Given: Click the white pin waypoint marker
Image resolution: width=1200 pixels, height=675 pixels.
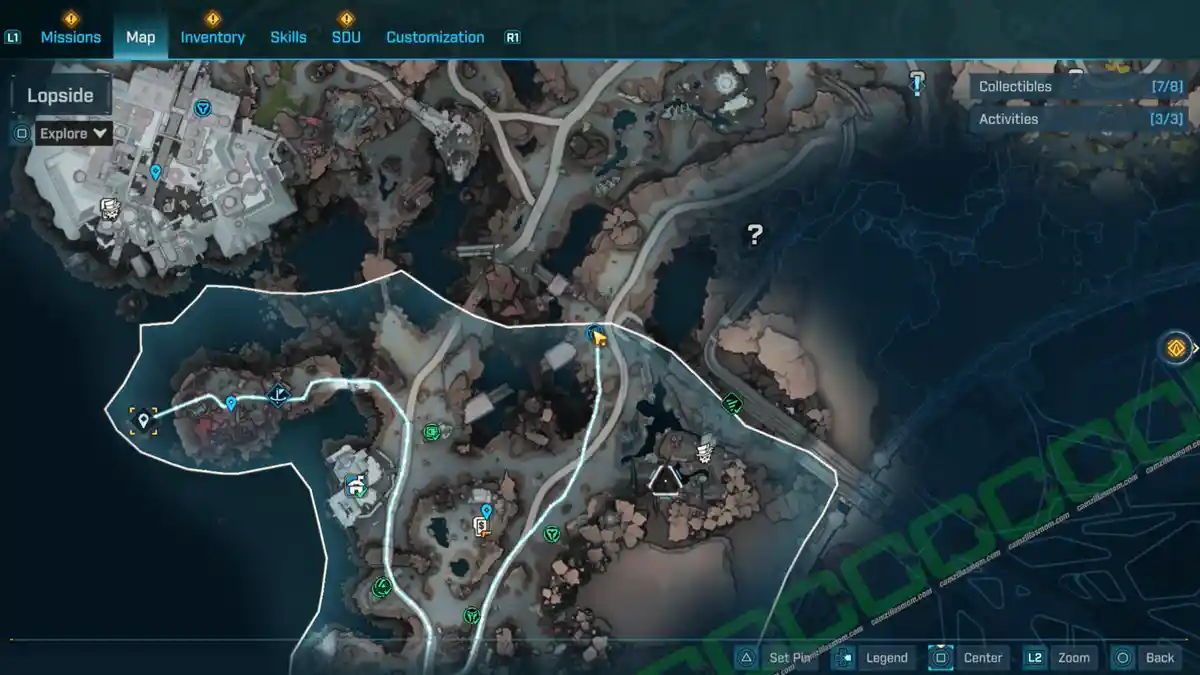Looking at the screenshot, I should click(x=144, y=420).
